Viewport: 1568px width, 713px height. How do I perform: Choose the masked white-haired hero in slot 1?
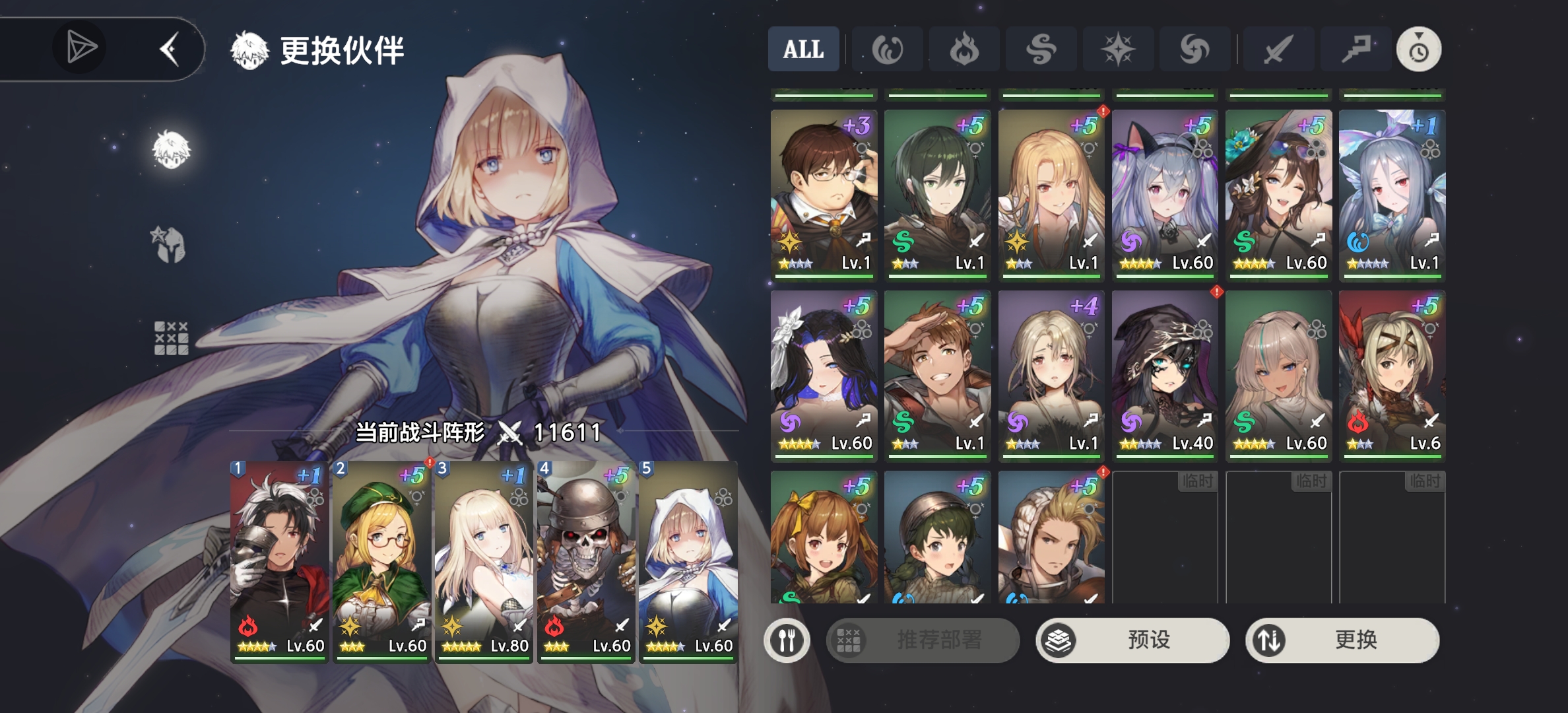279,561
